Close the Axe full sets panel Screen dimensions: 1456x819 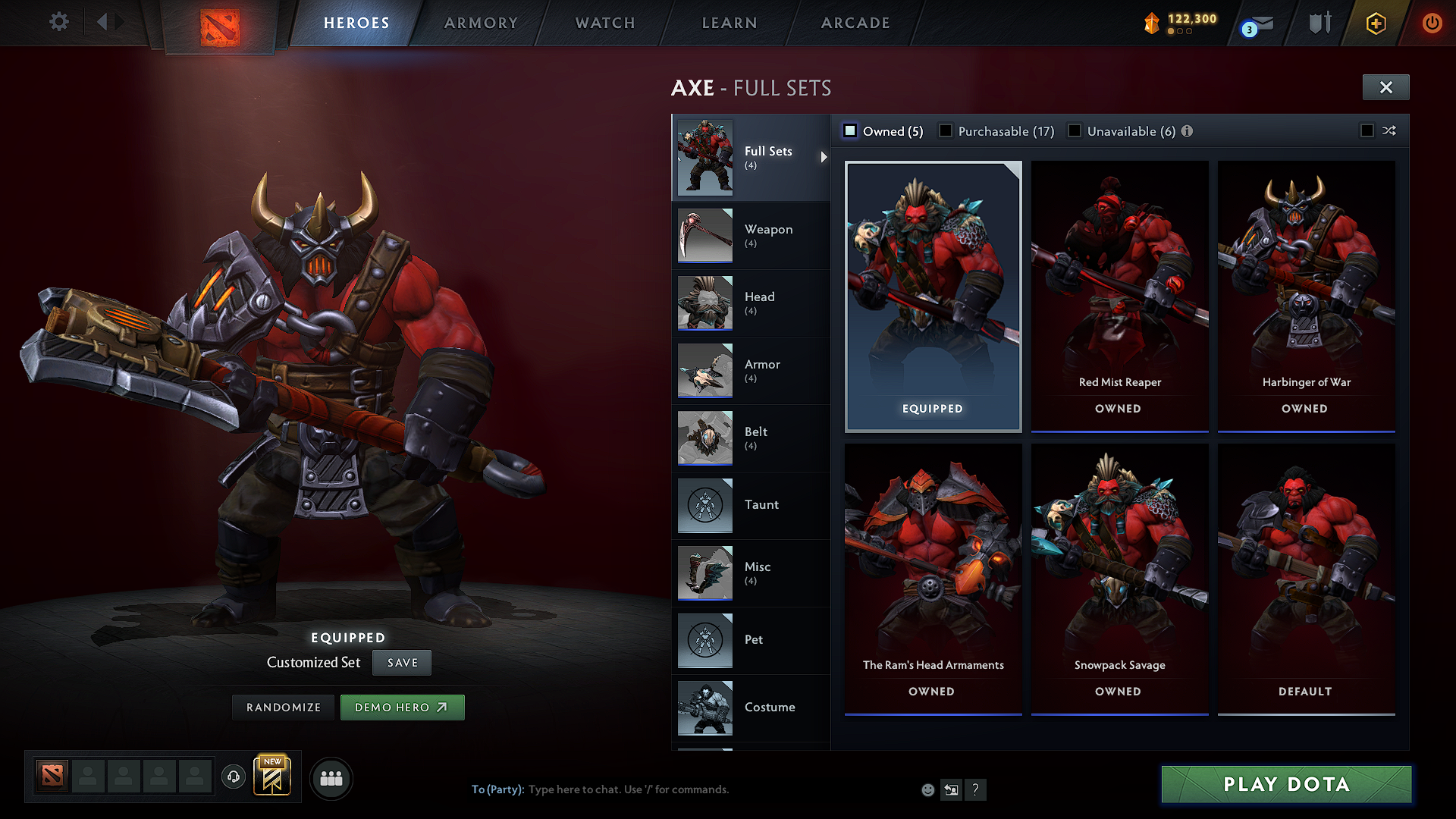click(x=1385, y=87)
